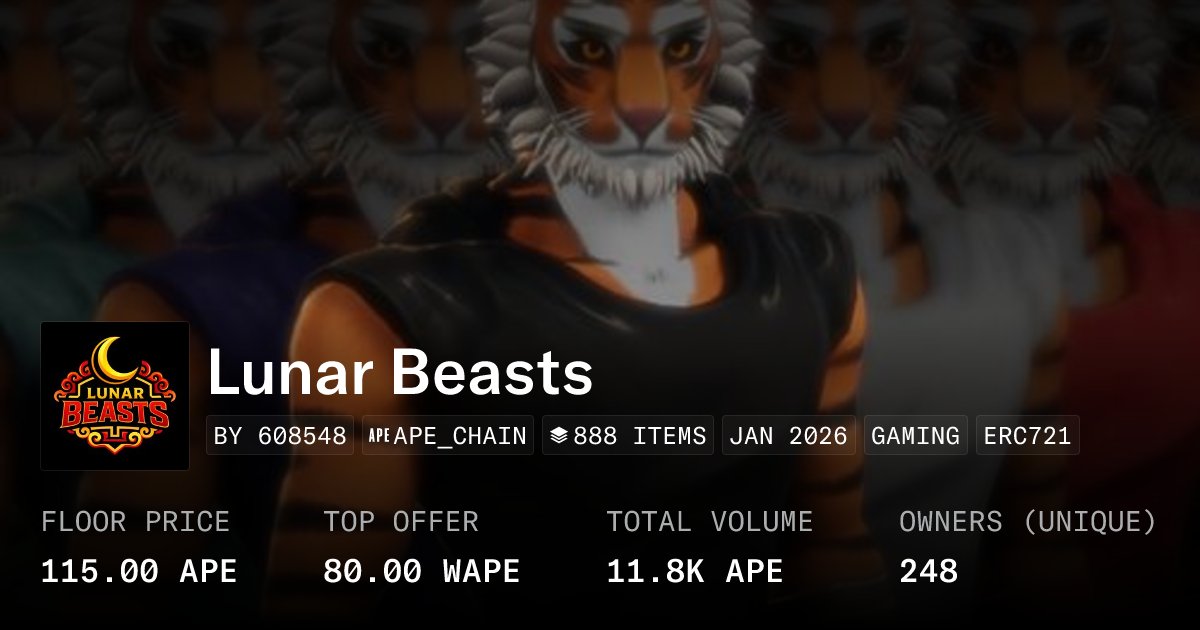Open the creator tag BY 608548
This screenshot has height=630, width=1200.
(x=280, y=436)
